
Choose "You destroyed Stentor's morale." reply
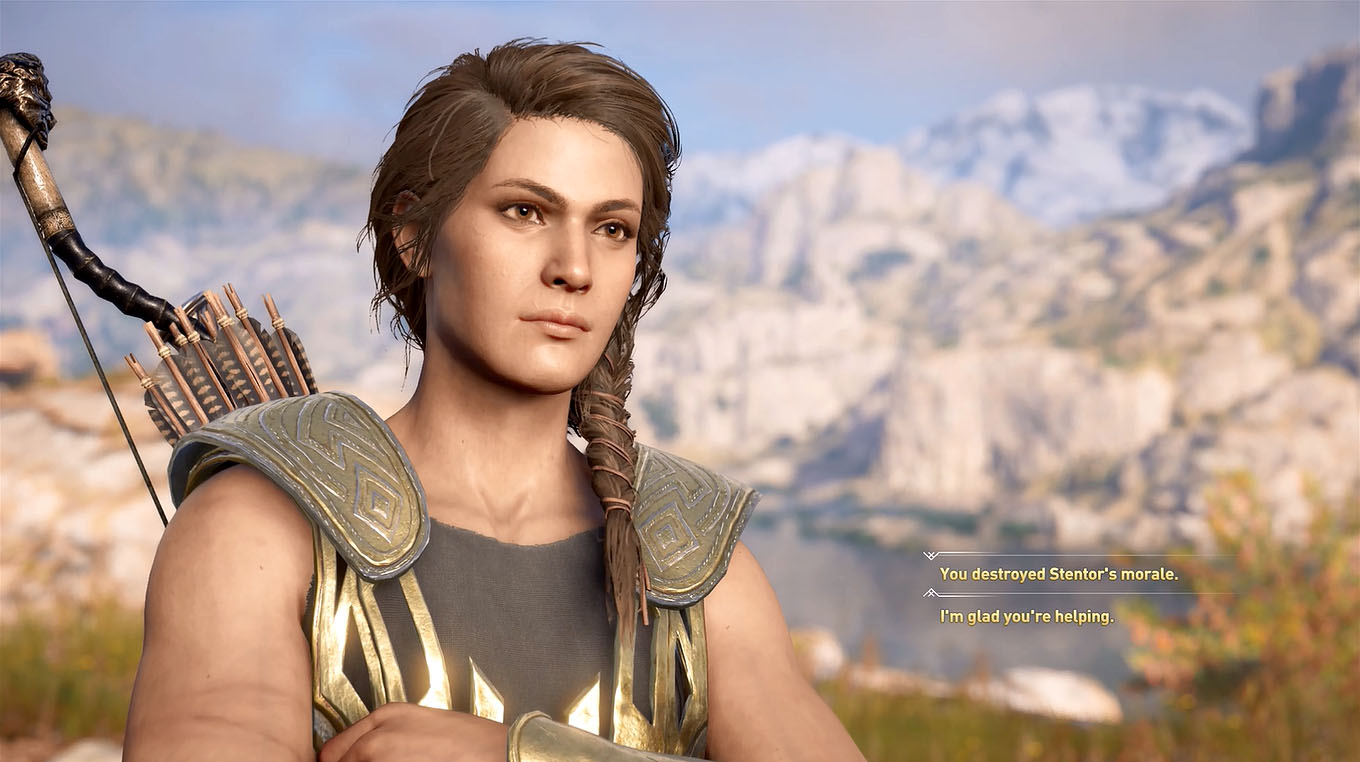click(1058, 574)
